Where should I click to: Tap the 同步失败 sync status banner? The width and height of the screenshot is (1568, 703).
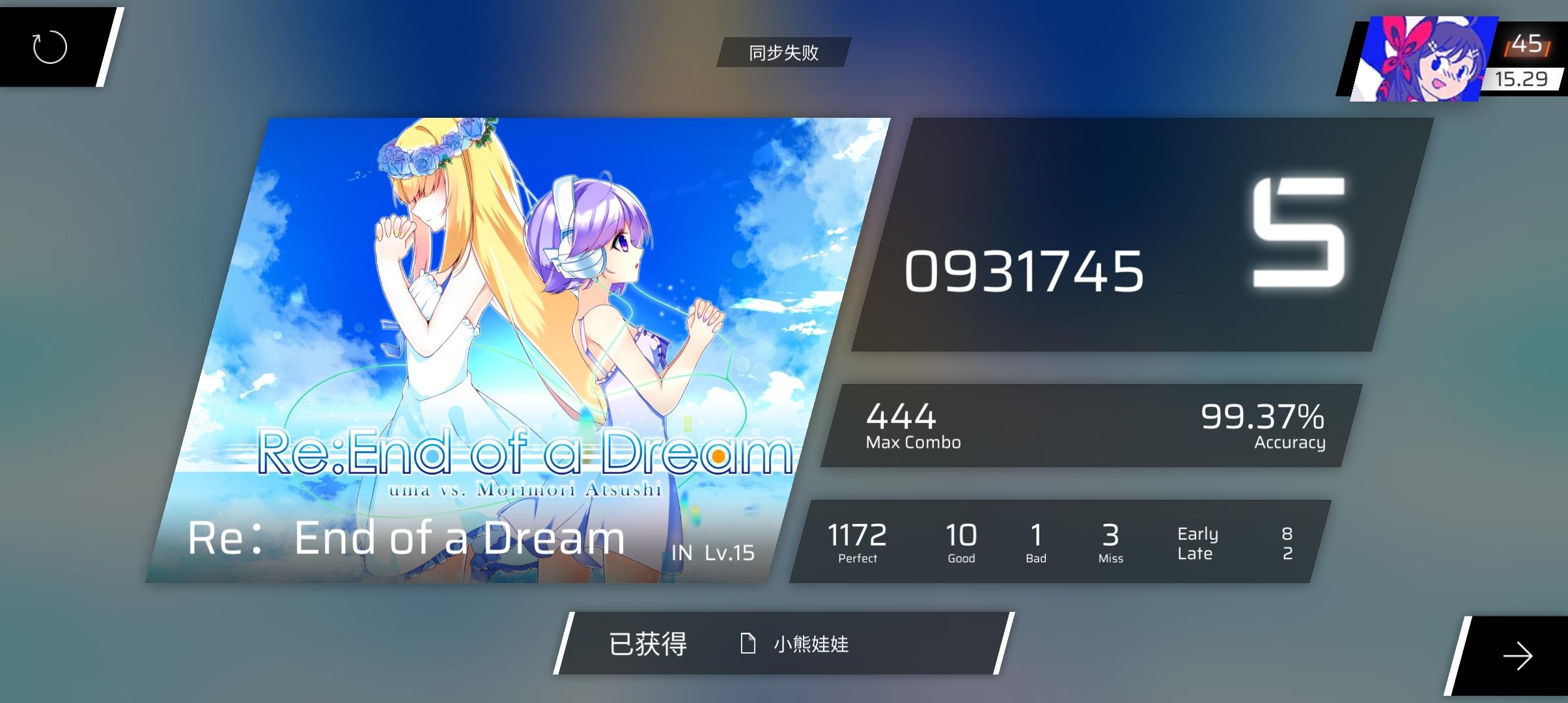coord(783,53)
